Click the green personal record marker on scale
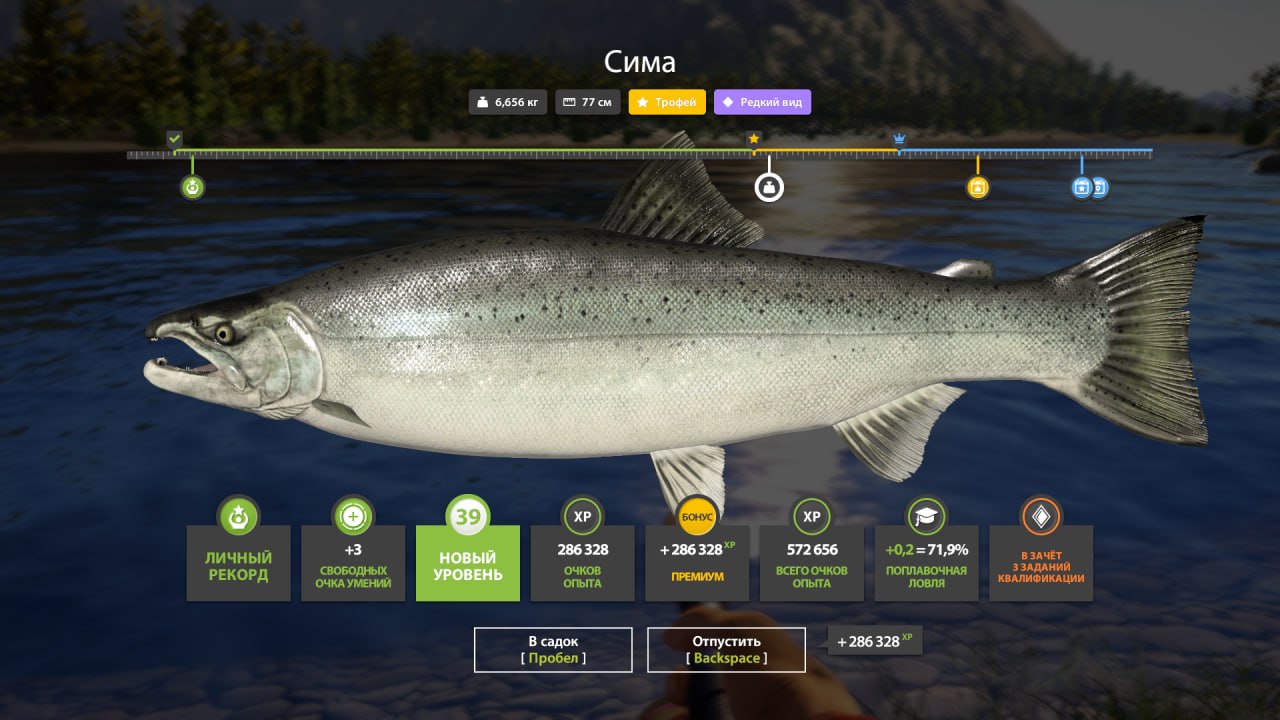This screenshot has height=720, width=1280. point(193,187)
